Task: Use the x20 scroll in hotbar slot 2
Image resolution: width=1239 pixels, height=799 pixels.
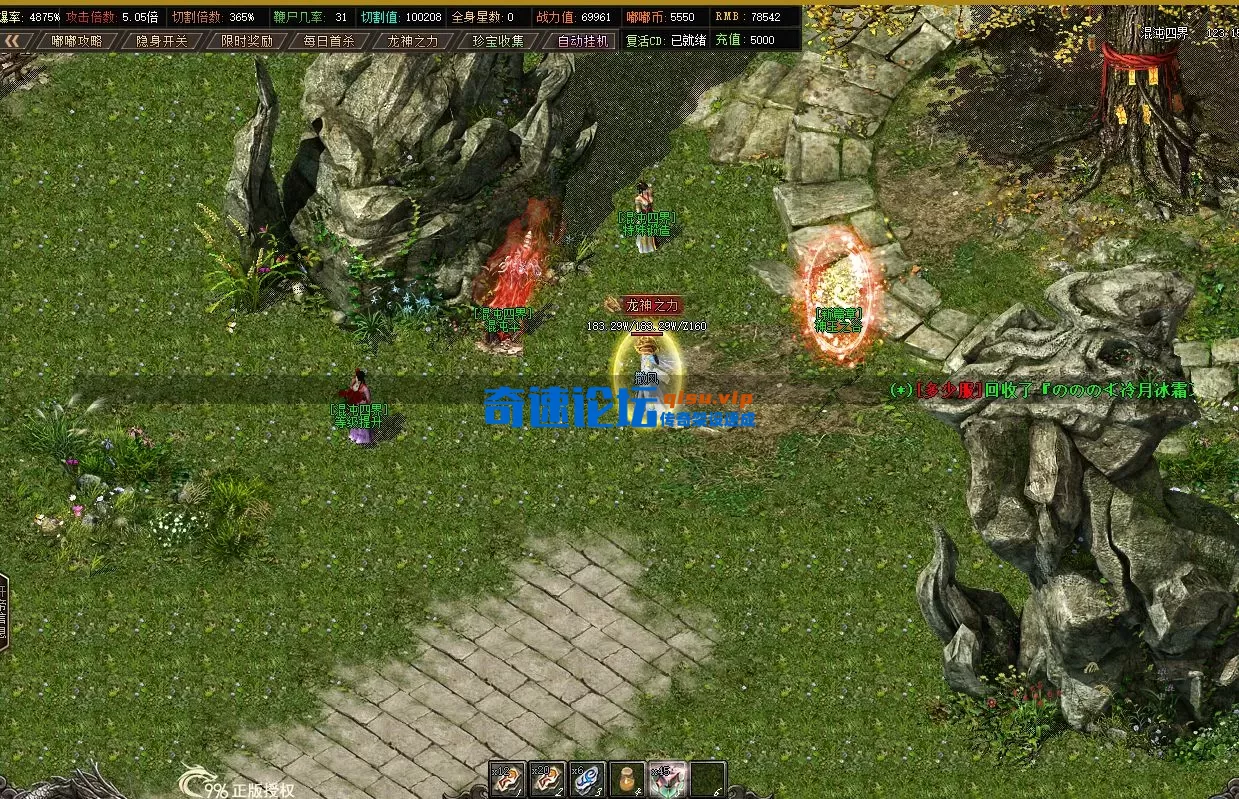Action: pyautogui.click(x=547, y=780)
